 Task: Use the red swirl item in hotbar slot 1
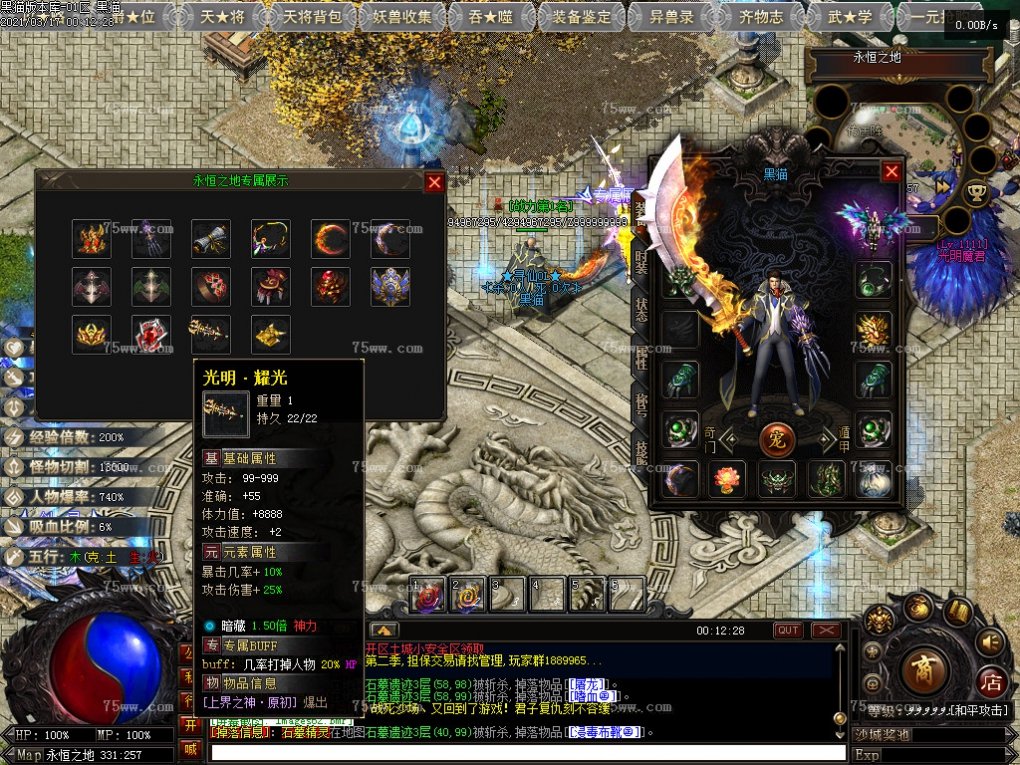click(429, 595)
